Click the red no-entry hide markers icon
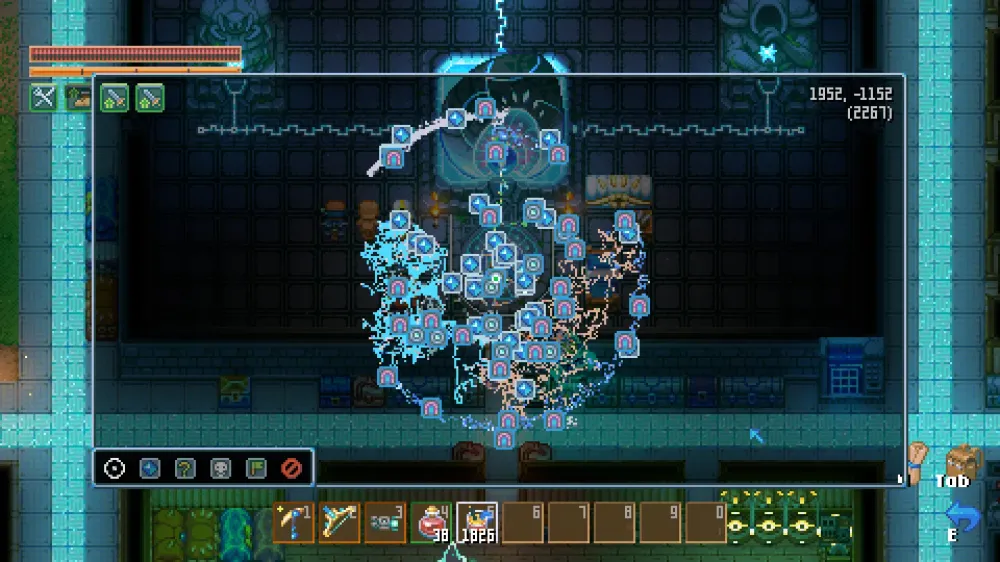The width and height of the screenshot is (1000, 562). pyautogui.click(x=291, y=468)
